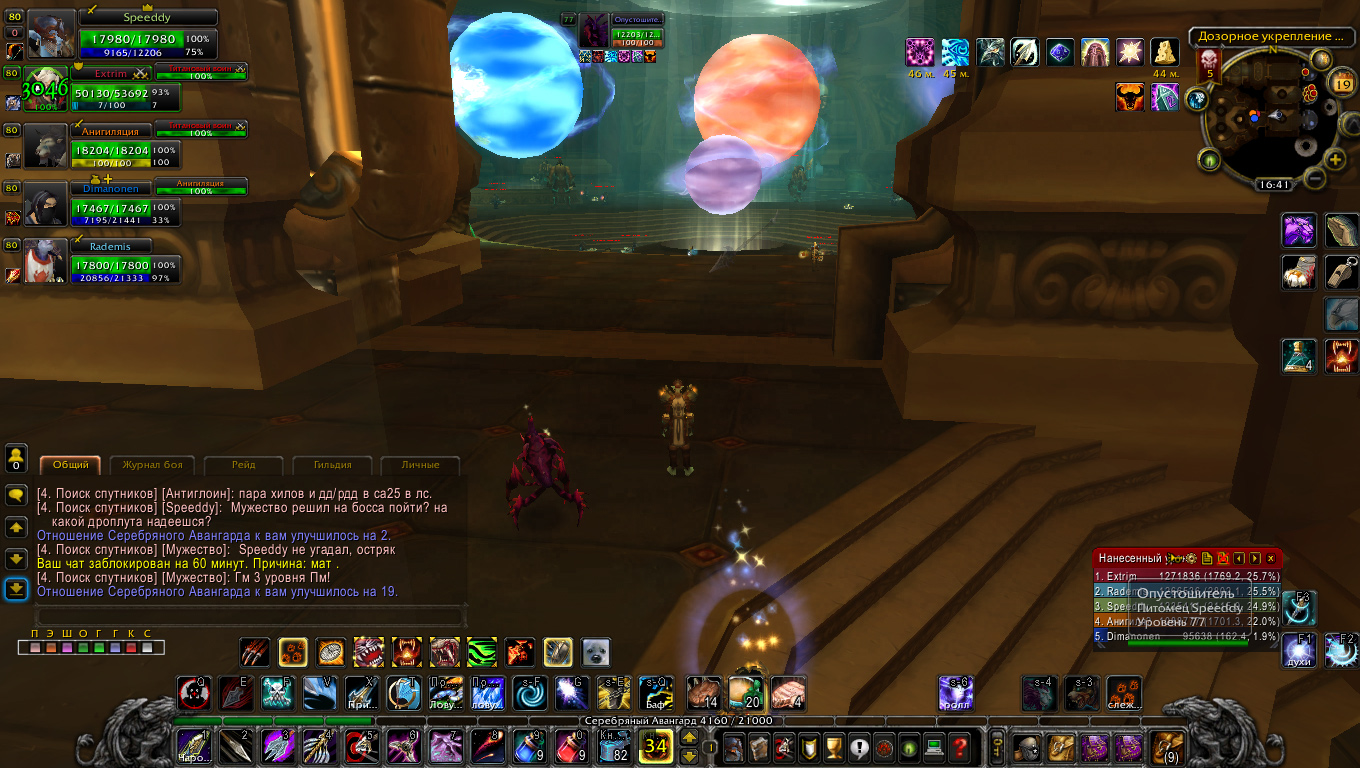Open the Личные chat tab
The image size is (1360, 768).
pos(420,465)
